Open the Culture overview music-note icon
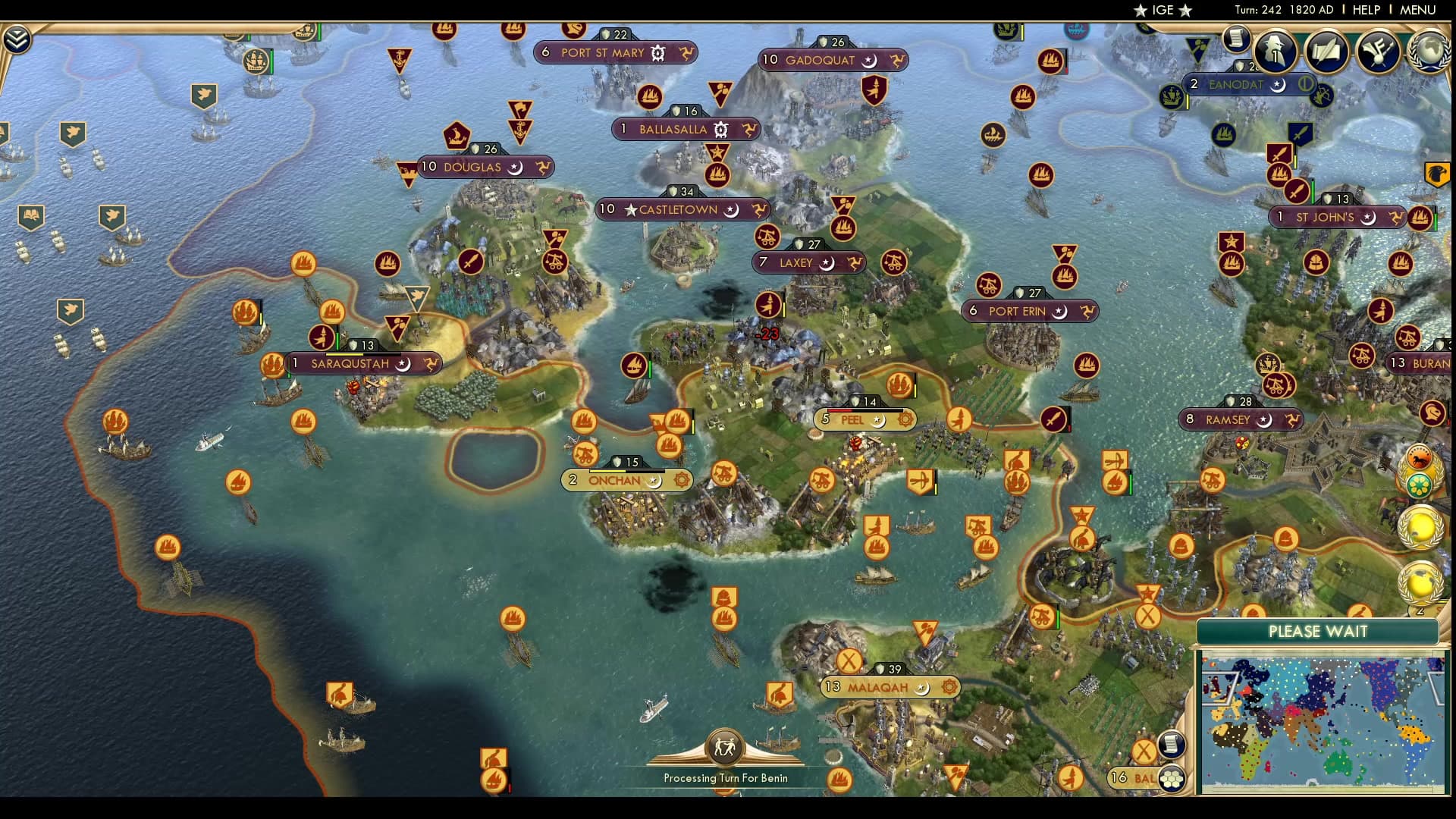The width and height of the screenshot is (1456, 819). [1378, 52]
